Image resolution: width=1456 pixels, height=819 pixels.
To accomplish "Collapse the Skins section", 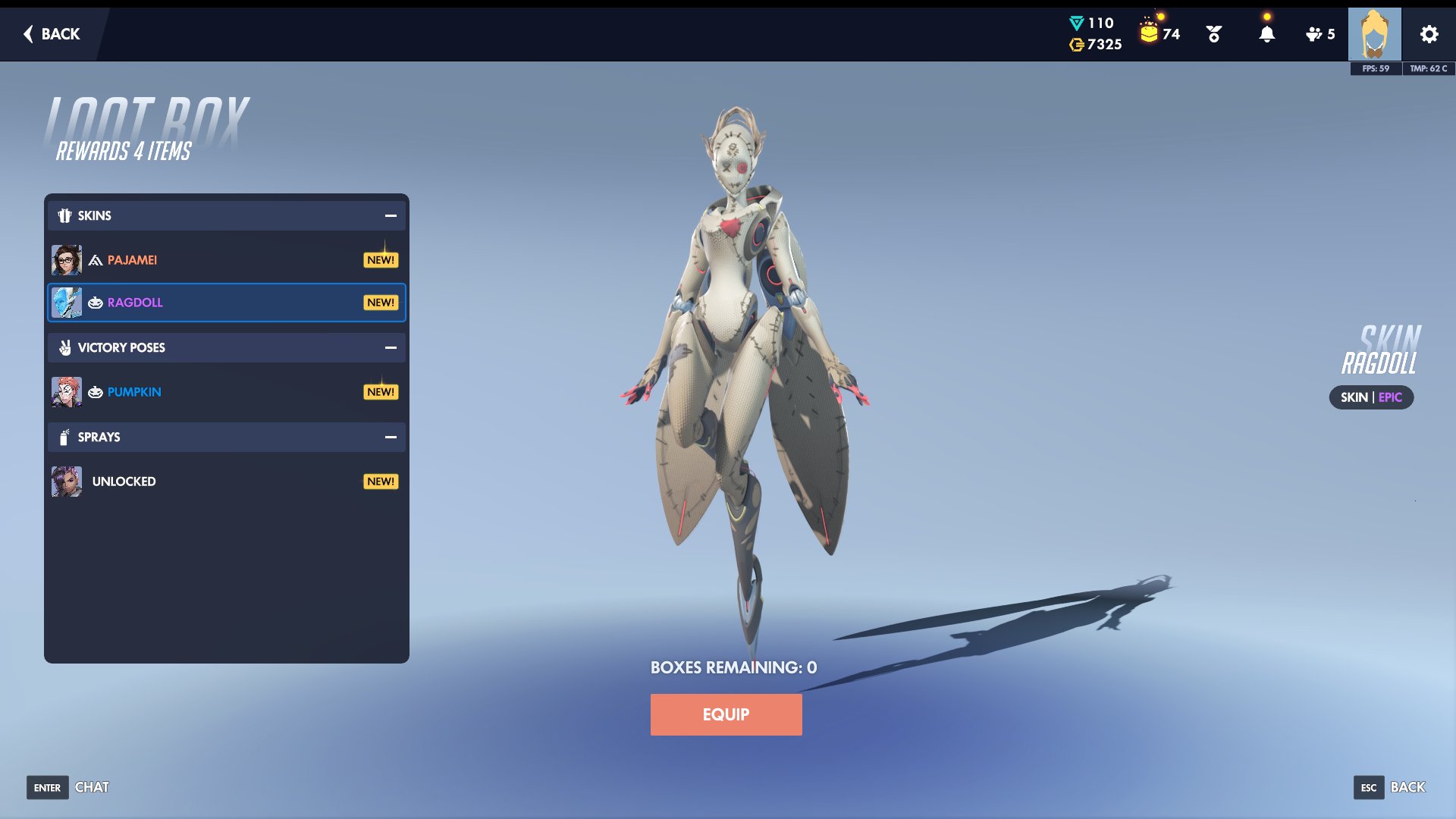I will coord(391,216).
